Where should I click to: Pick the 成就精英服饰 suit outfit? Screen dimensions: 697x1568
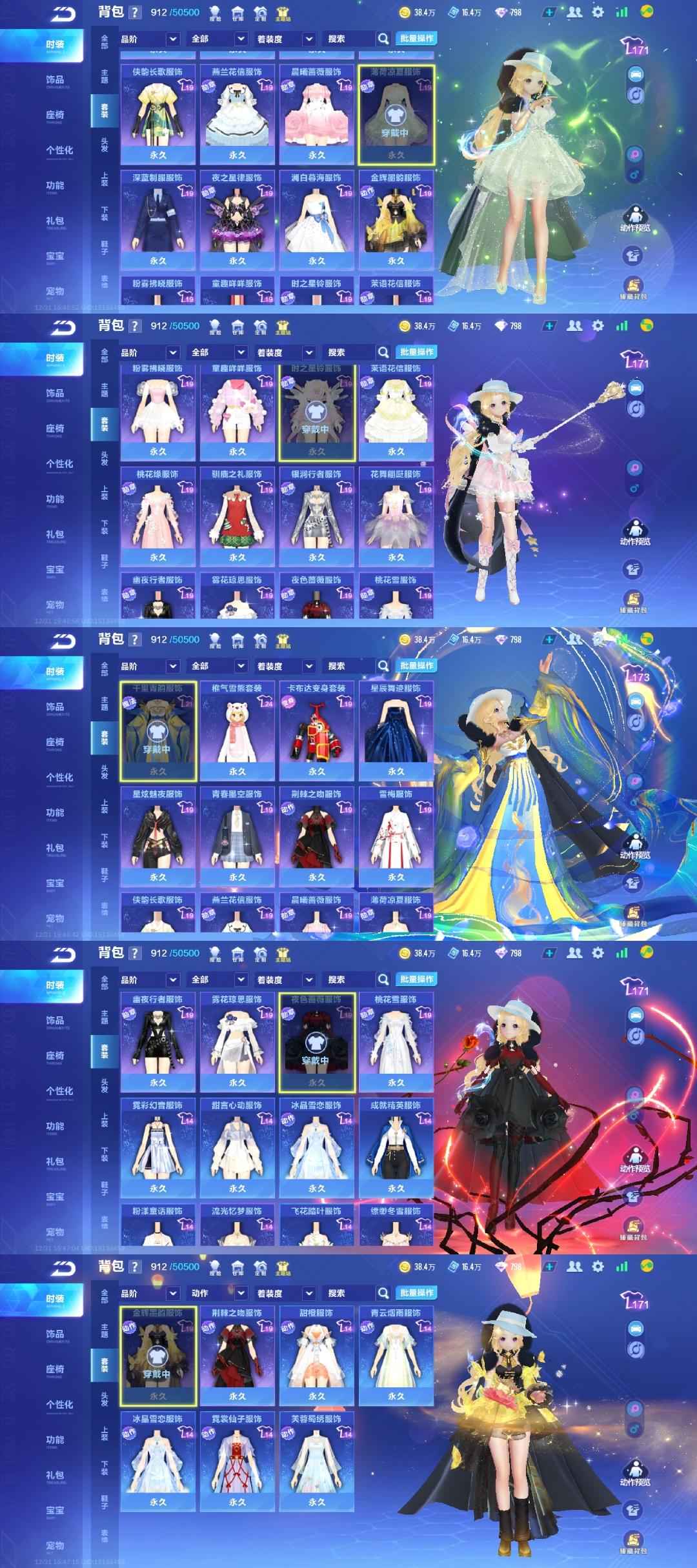pos(396,1147)
